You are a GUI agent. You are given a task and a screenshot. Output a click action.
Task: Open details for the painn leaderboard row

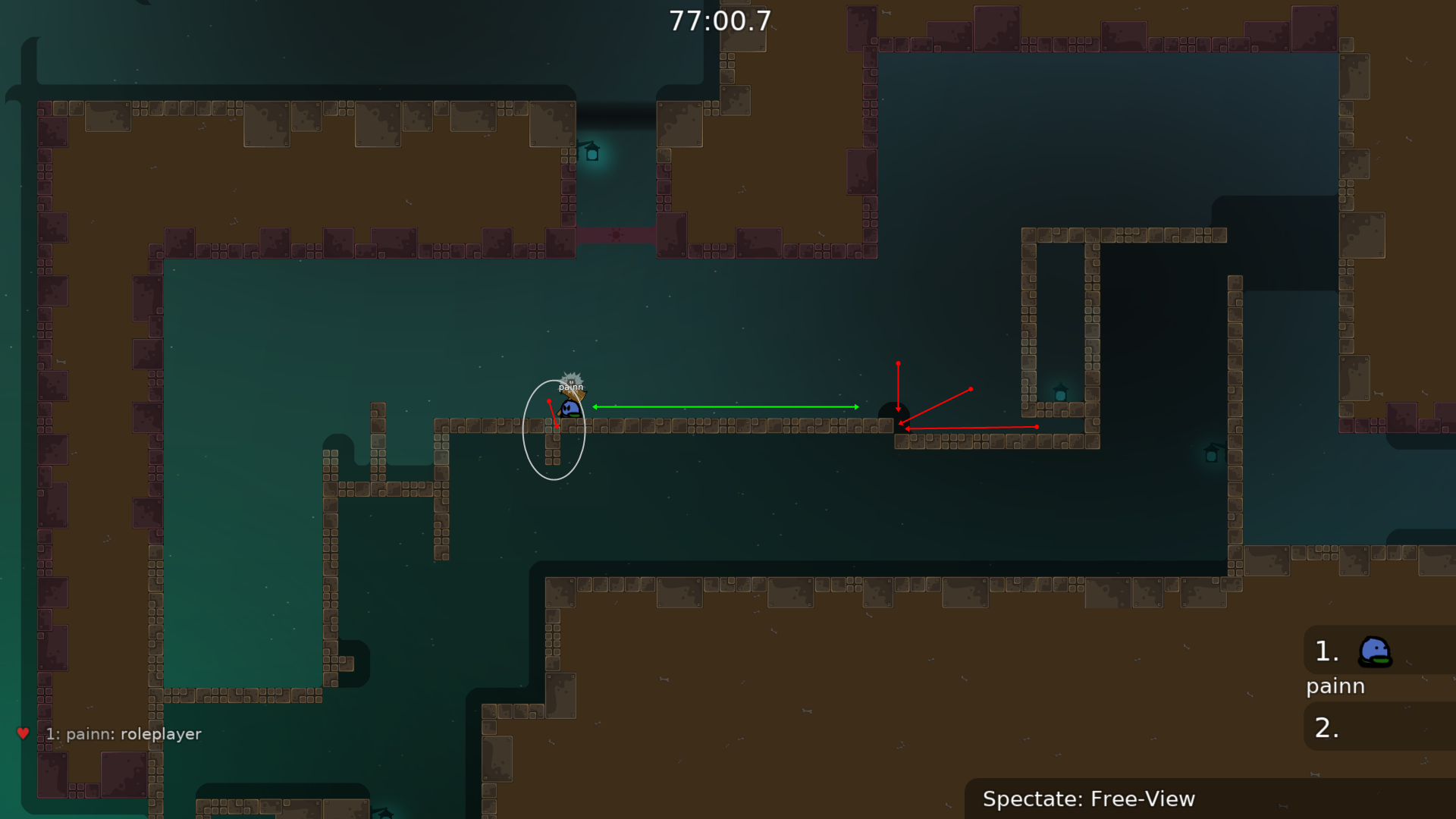1335,686
